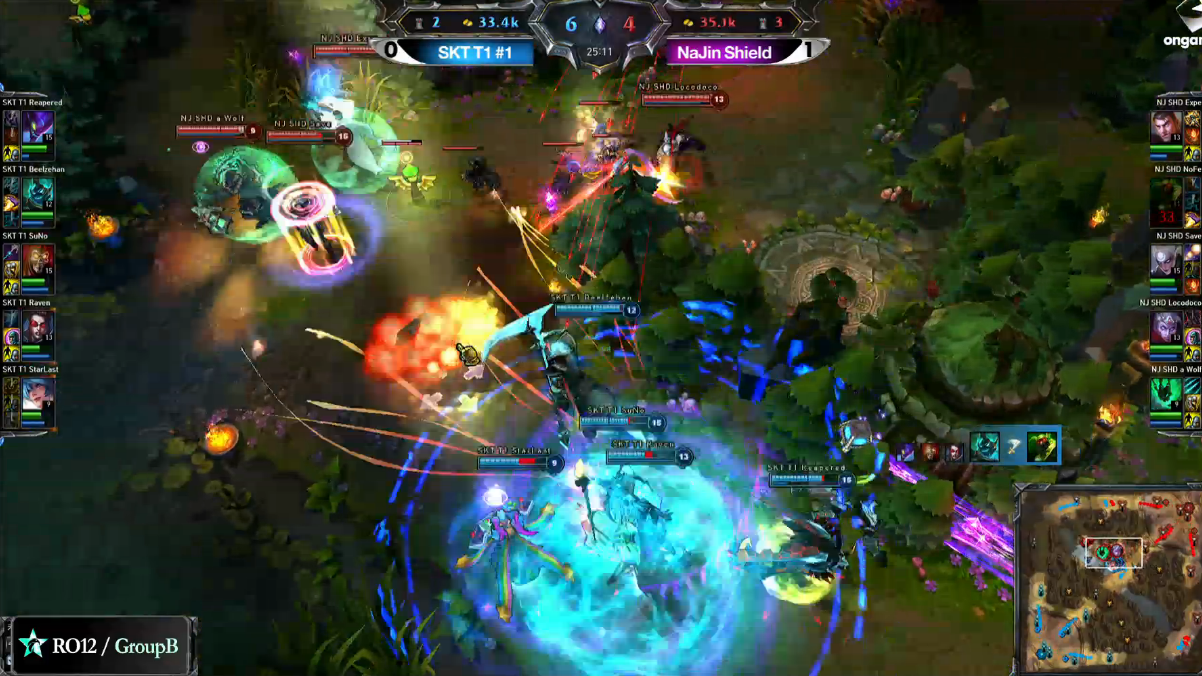Click the SKT T1 #1 team banner
Viewport: 1202px width, 676px height.
point(475,52)
